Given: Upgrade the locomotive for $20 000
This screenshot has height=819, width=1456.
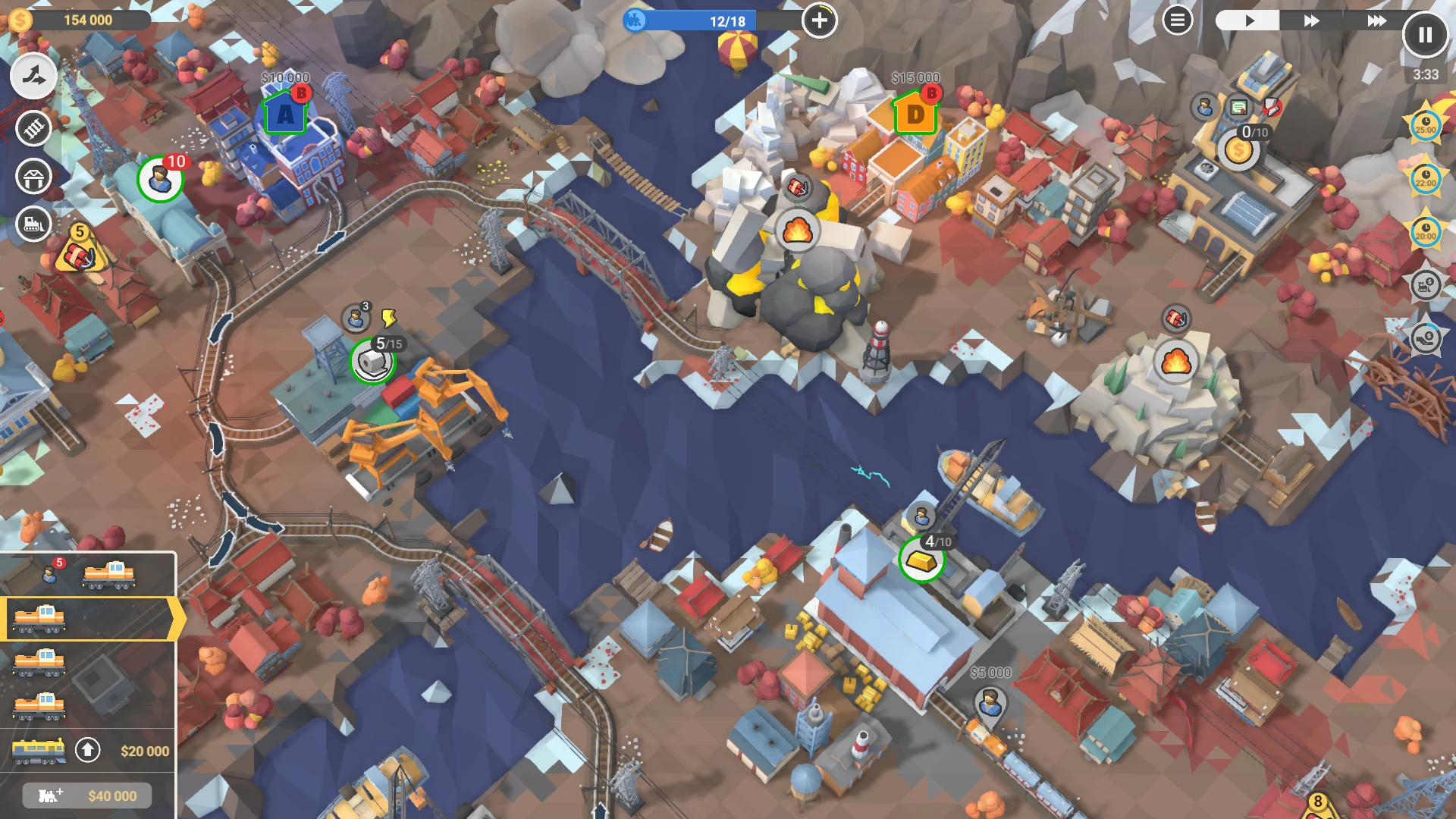Looking at the screenshot, I should (86, 752).
